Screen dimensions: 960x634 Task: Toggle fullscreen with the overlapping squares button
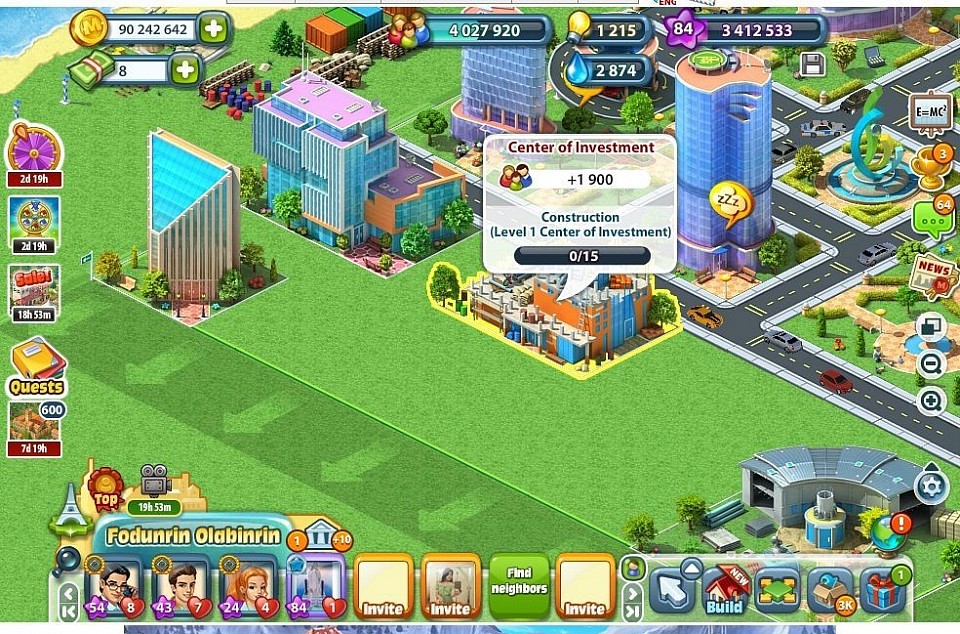(931, 328)
